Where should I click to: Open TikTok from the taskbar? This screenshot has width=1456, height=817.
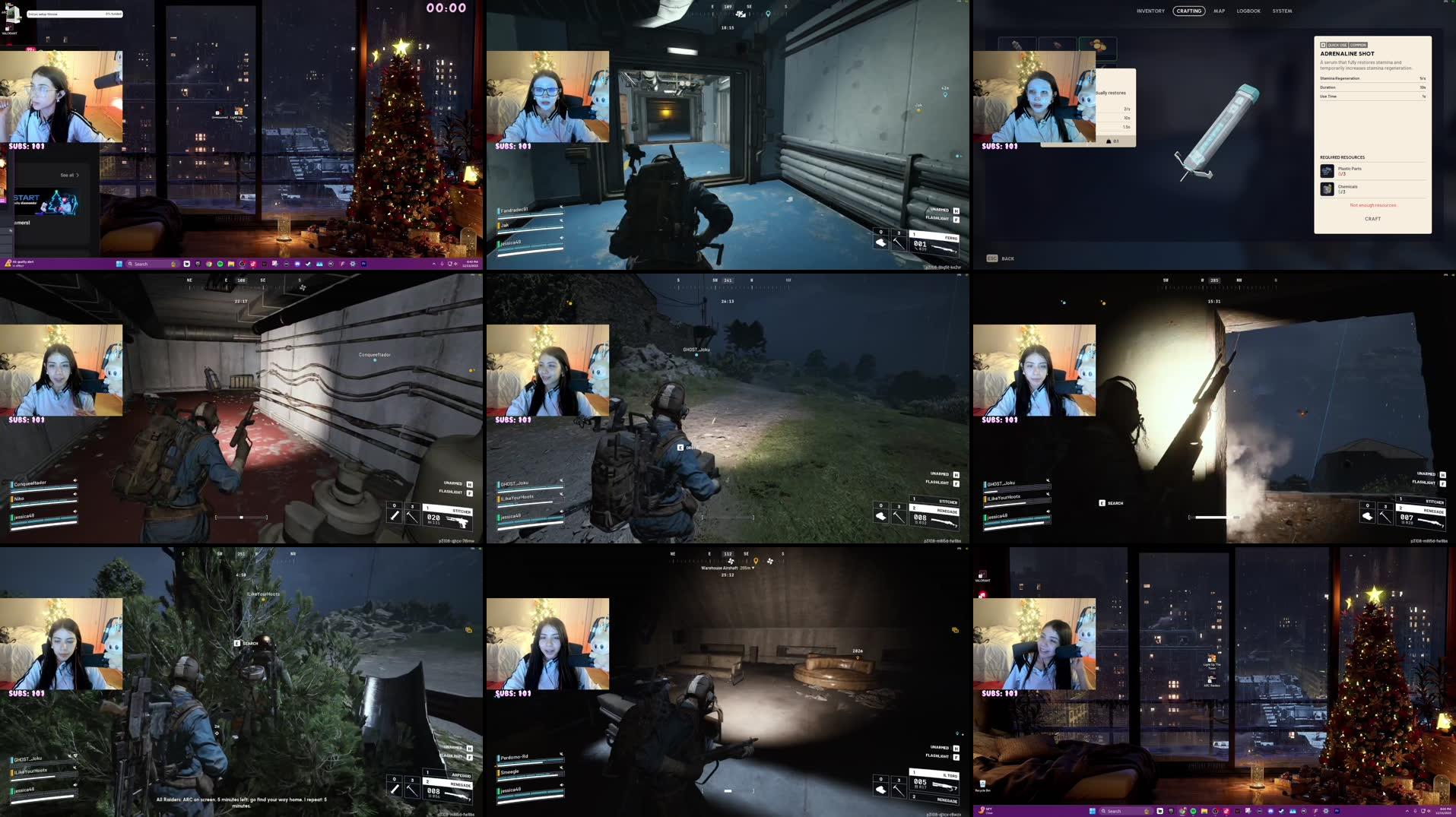coord(253,264)
